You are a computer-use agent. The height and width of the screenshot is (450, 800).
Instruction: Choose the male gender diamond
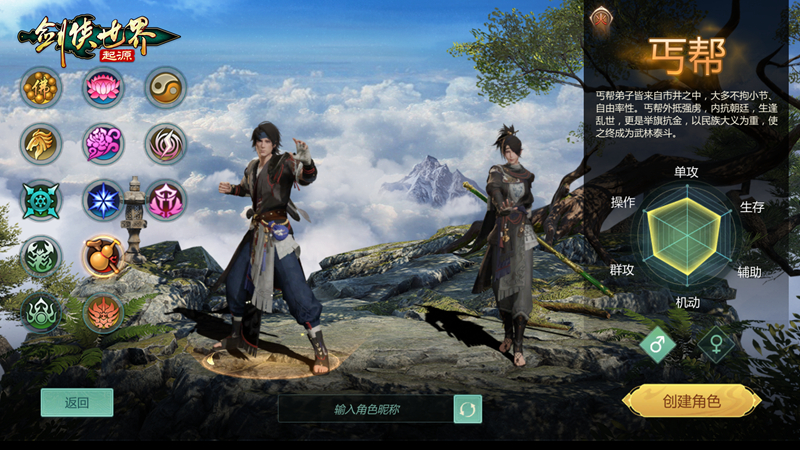(659, 345)
